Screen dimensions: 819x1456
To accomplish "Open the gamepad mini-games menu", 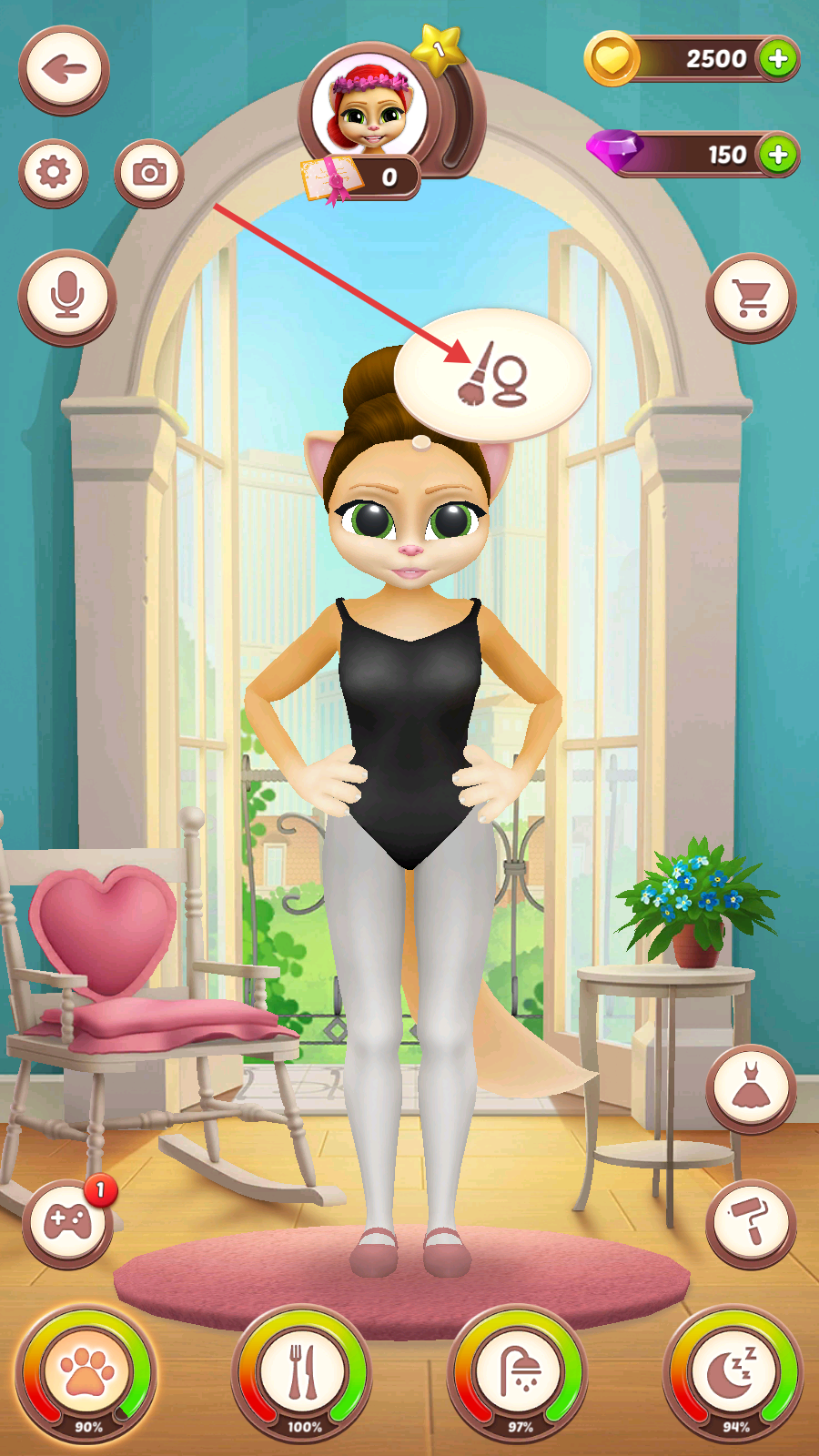I will [x=67, y=1222].
